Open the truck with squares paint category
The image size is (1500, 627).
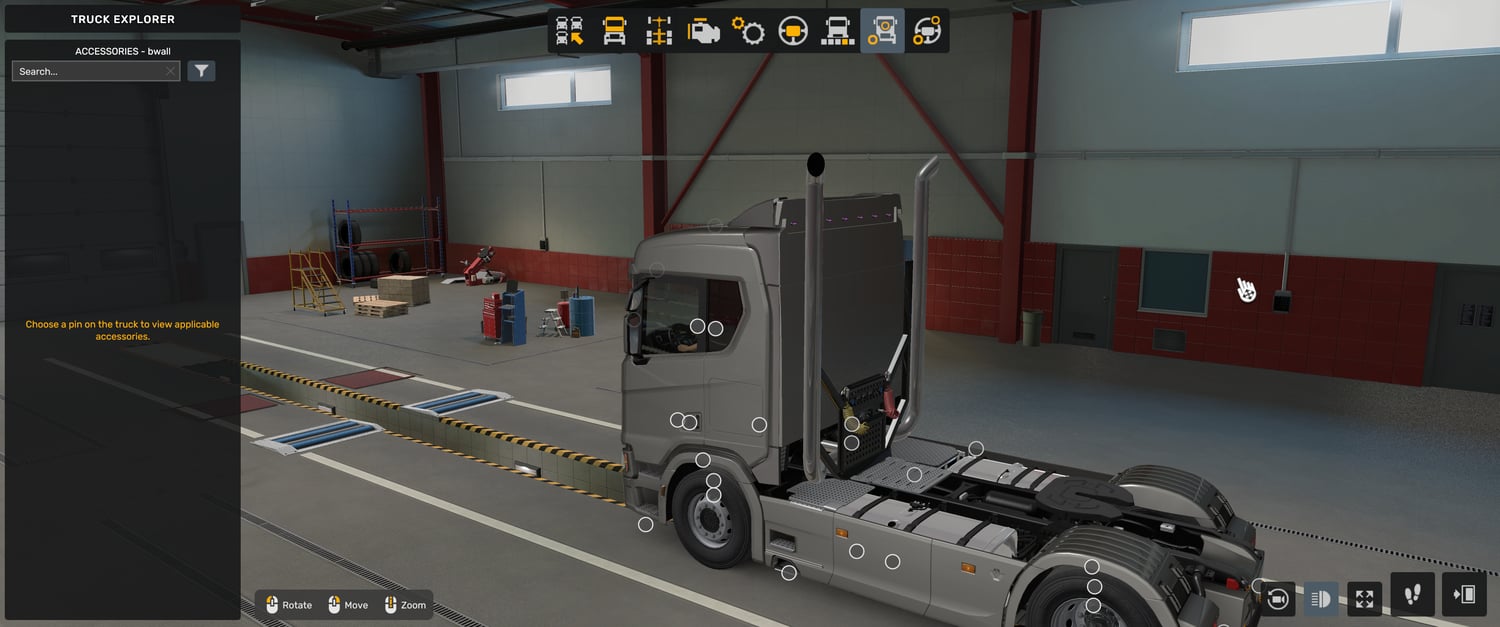(x=837, y=31)
